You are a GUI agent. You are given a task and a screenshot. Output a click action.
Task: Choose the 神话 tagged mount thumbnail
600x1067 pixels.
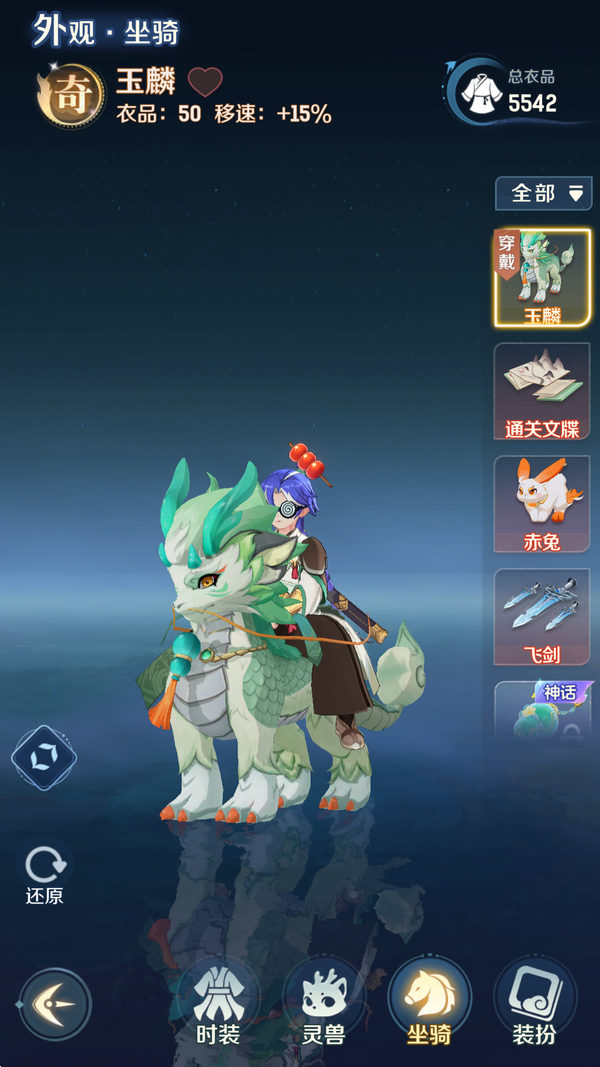[542, 710]
